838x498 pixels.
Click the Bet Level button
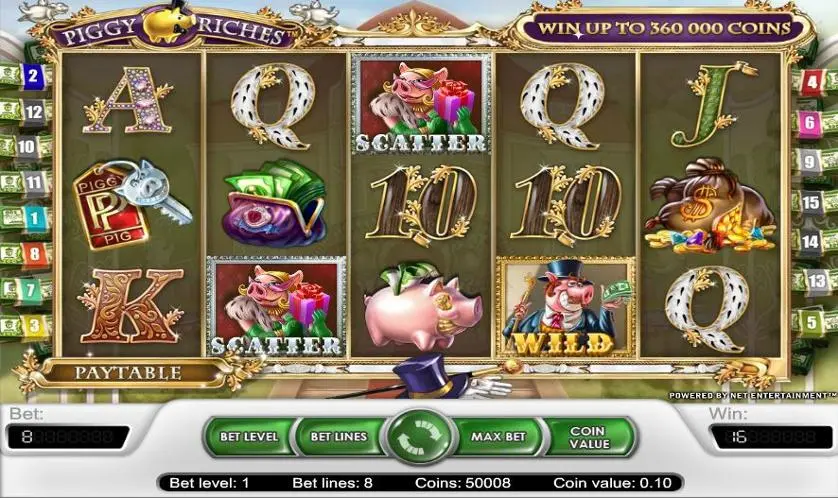click(x=249, y=437)
